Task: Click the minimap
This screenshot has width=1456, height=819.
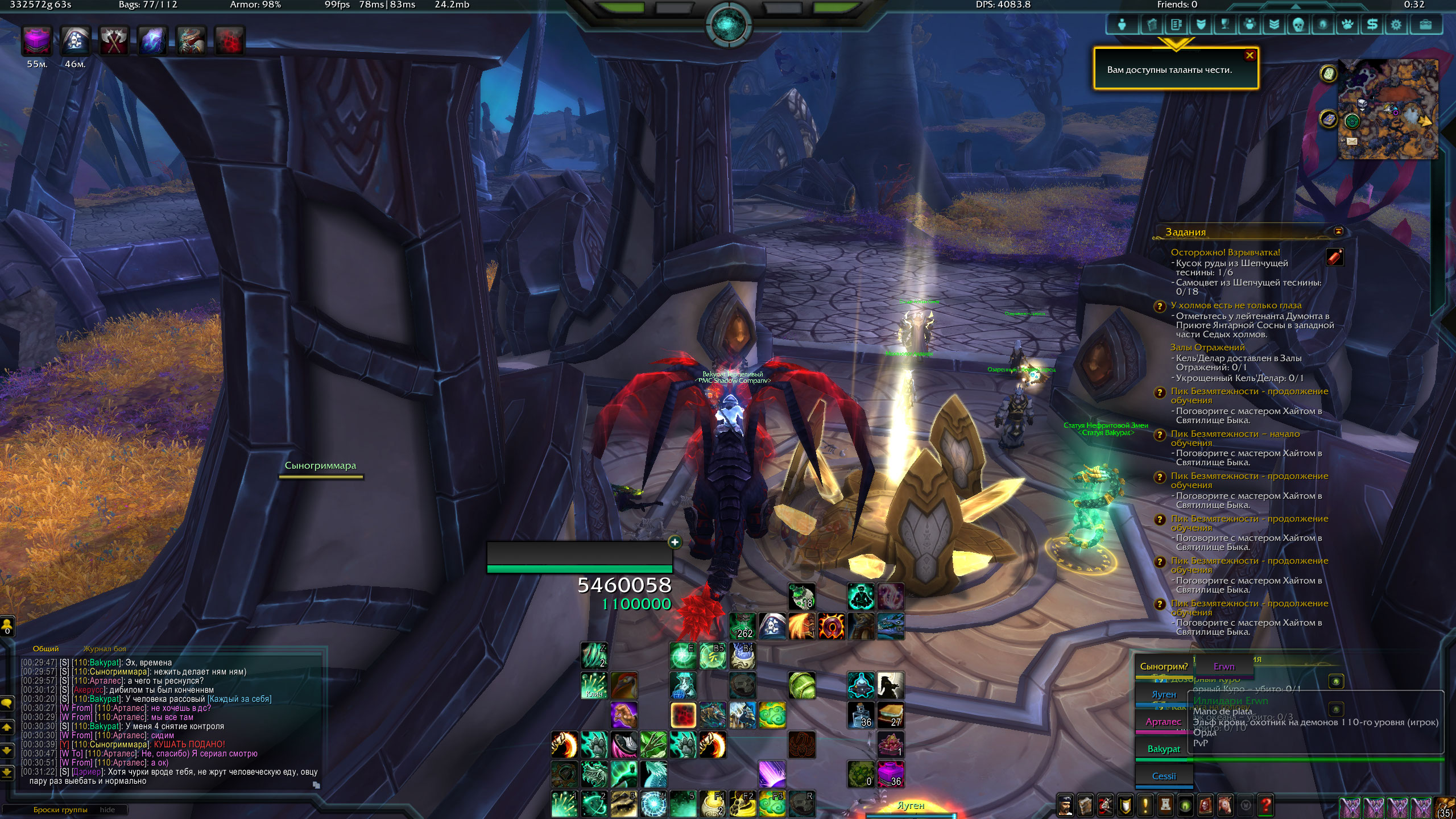Action: coord(1388,109)
